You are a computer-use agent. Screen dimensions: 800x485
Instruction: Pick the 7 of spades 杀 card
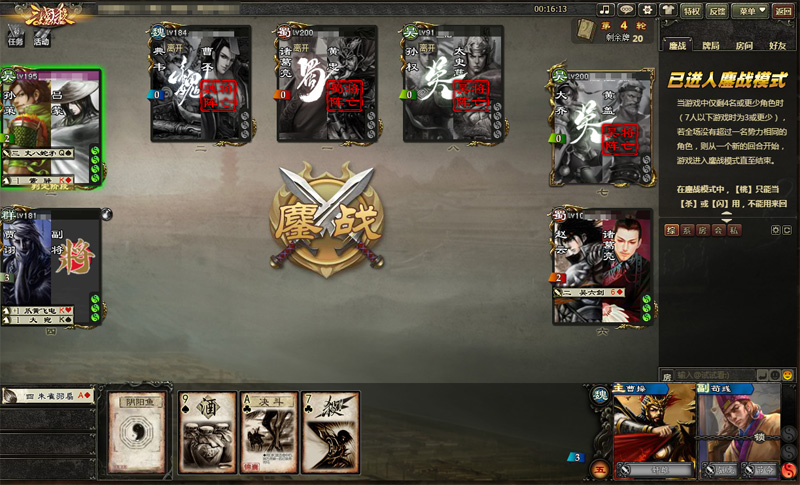pos(331,432)
